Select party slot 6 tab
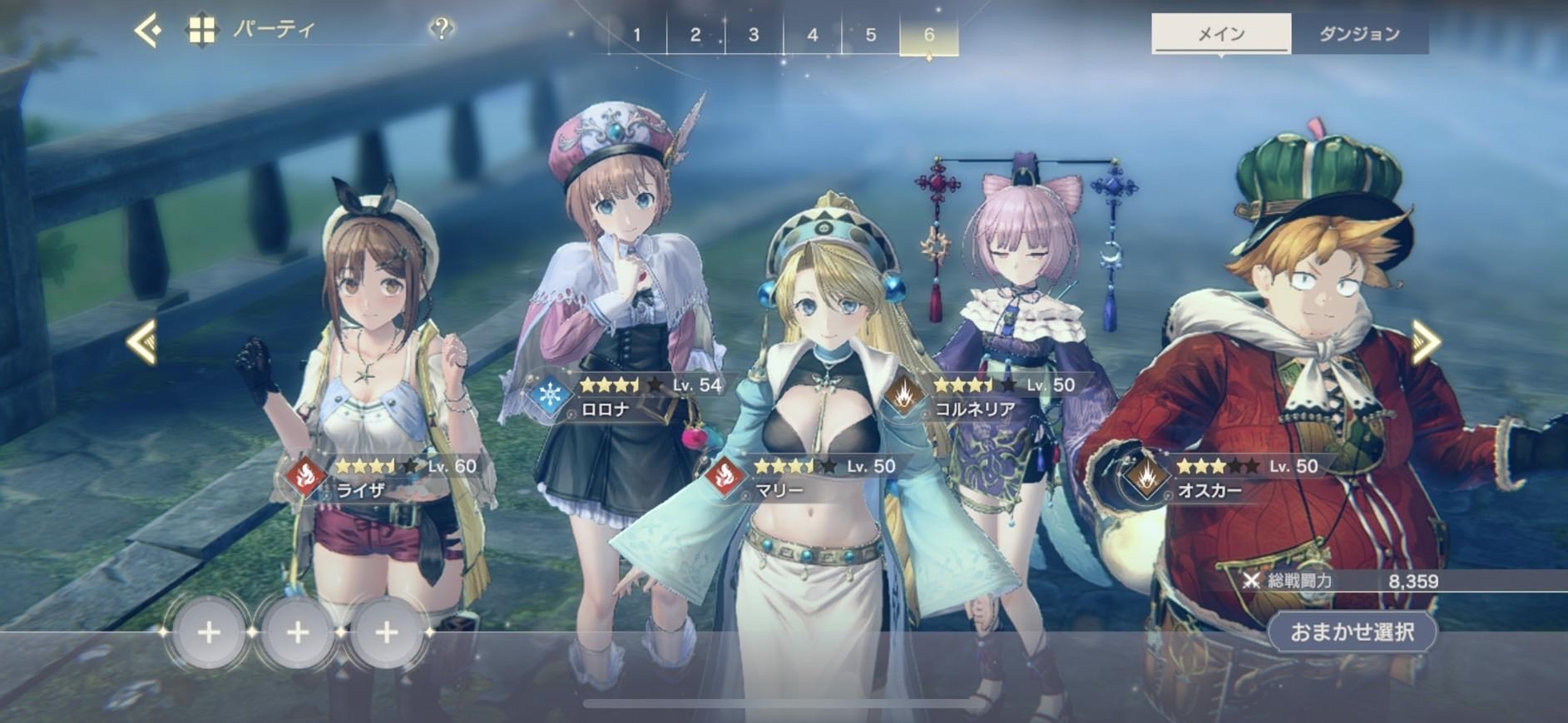The height and width of the screenshot is (723, 1568). (x=928, y=35)
